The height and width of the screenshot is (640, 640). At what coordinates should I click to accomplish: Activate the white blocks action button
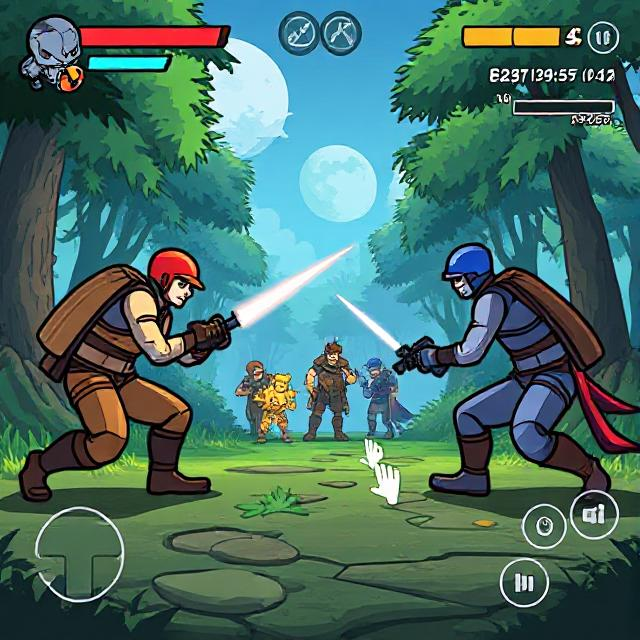[x=594, y=515]
